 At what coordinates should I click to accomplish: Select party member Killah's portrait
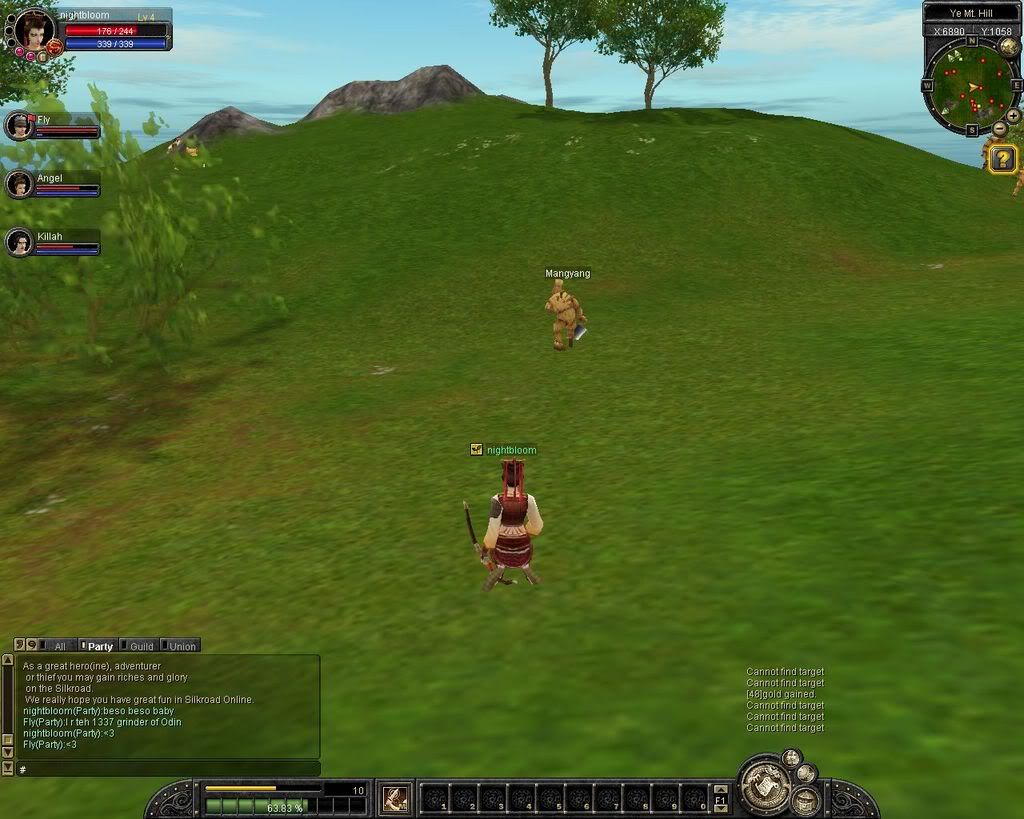(19, 242)
